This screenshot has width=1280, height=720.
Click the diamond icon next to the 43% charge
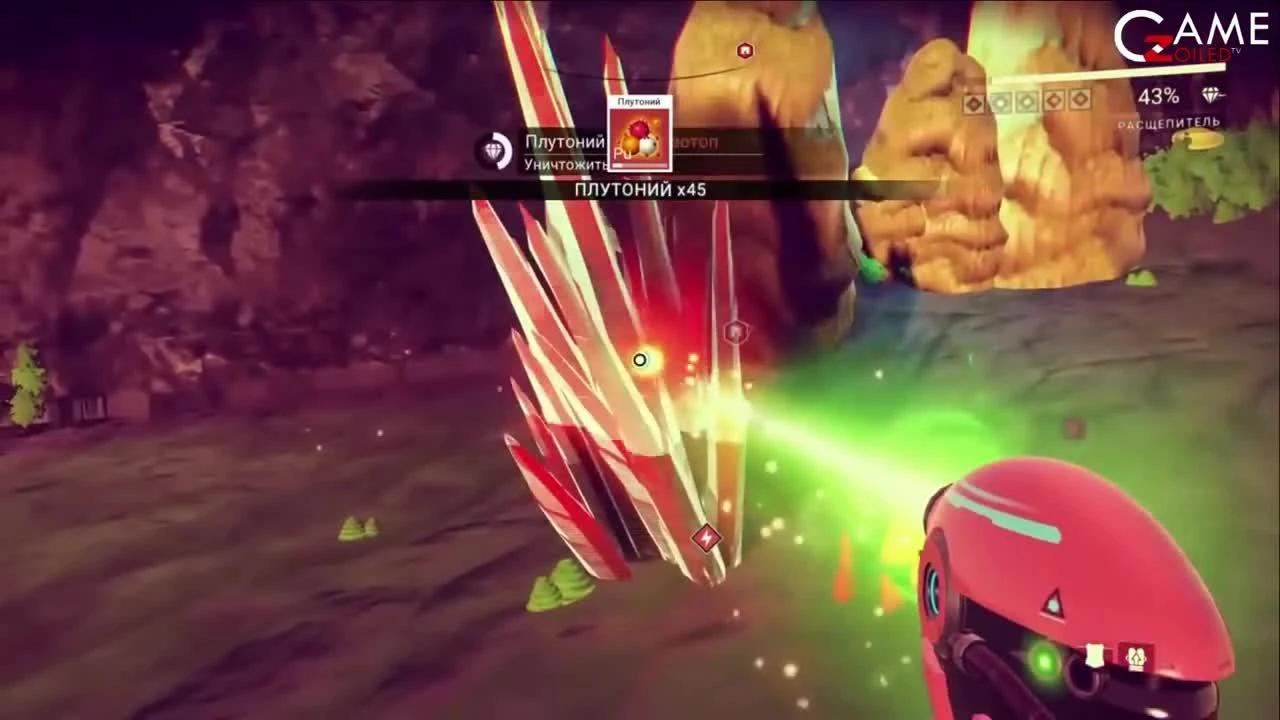pyautogui.click(x=1210, y=96)
